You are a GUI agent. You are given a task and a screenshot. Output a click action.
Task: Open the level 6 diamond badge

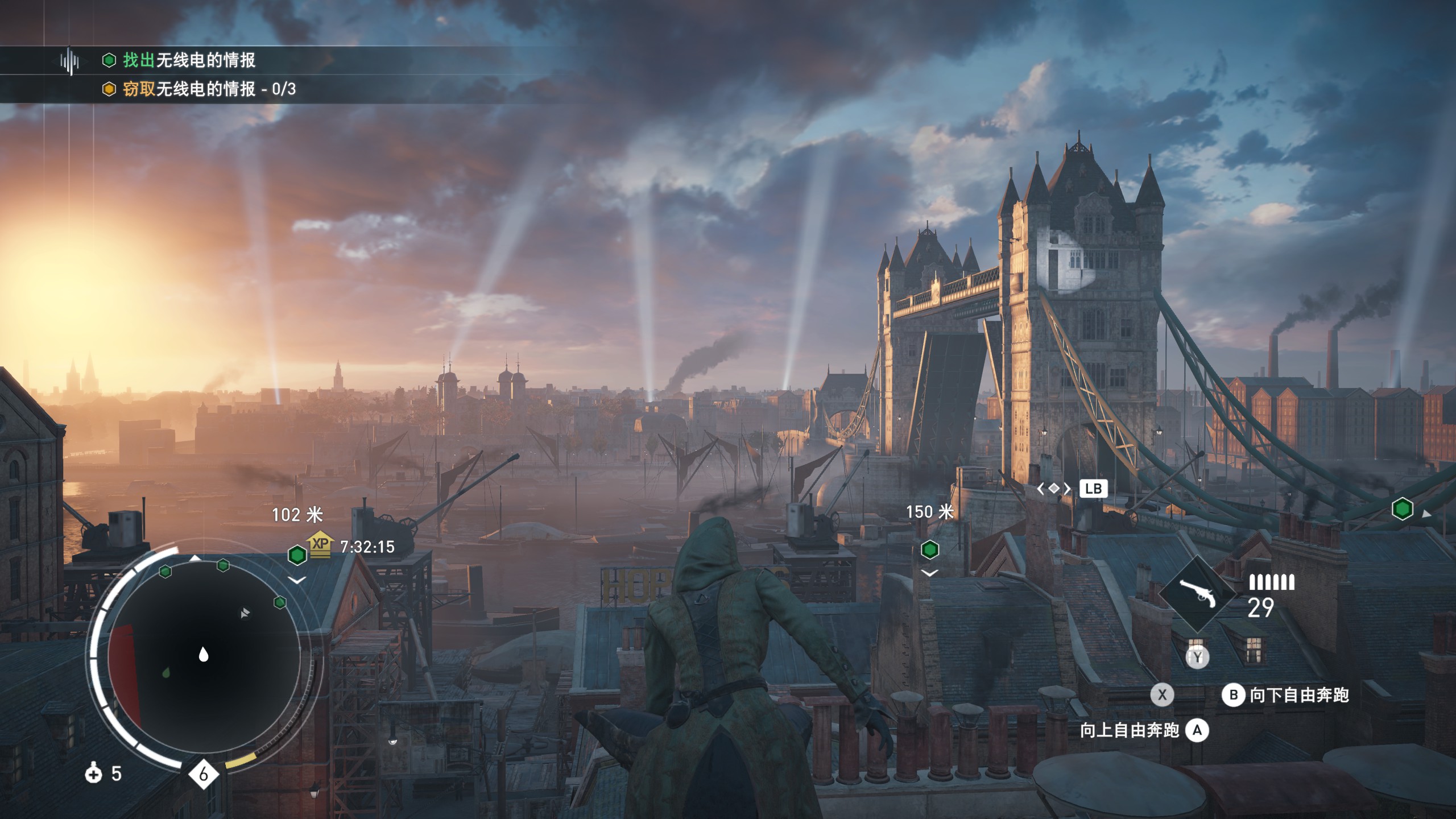(x=203, y=774)
